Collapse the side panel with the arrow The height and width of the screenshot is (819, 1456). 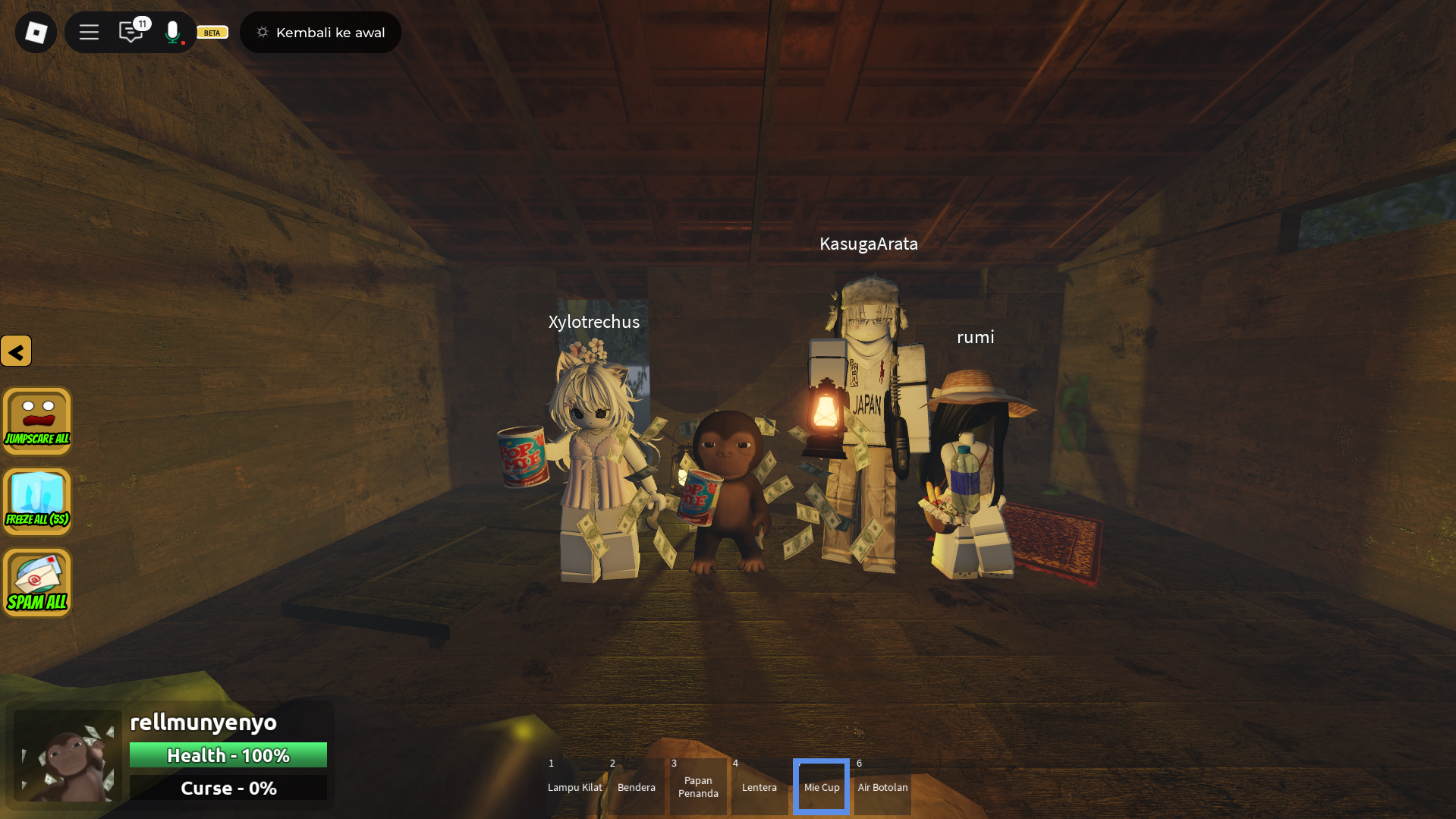pyautogui.click(x=16, y=351)
